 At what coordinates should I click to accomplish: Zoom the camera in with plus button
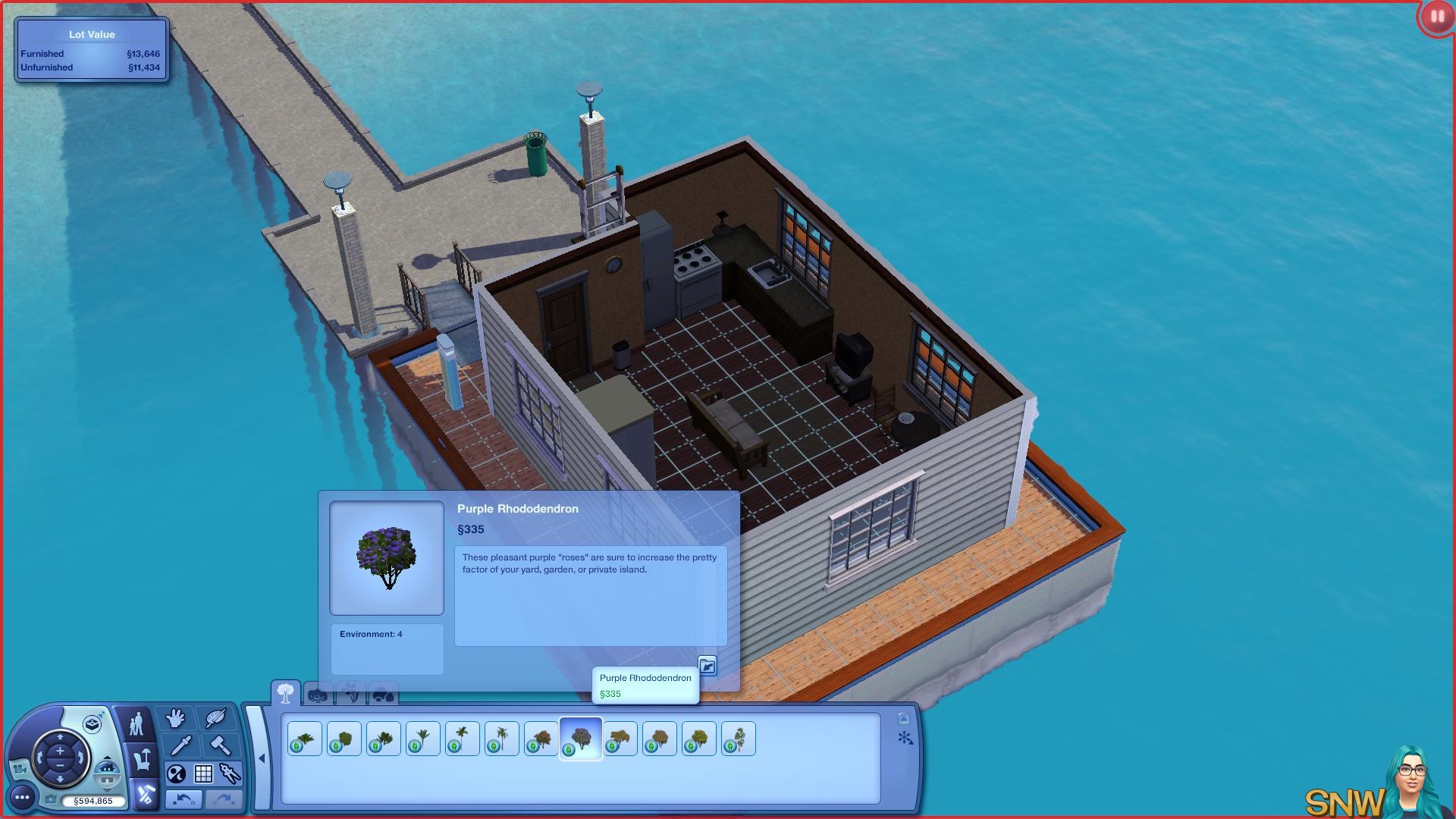point(60,751)
